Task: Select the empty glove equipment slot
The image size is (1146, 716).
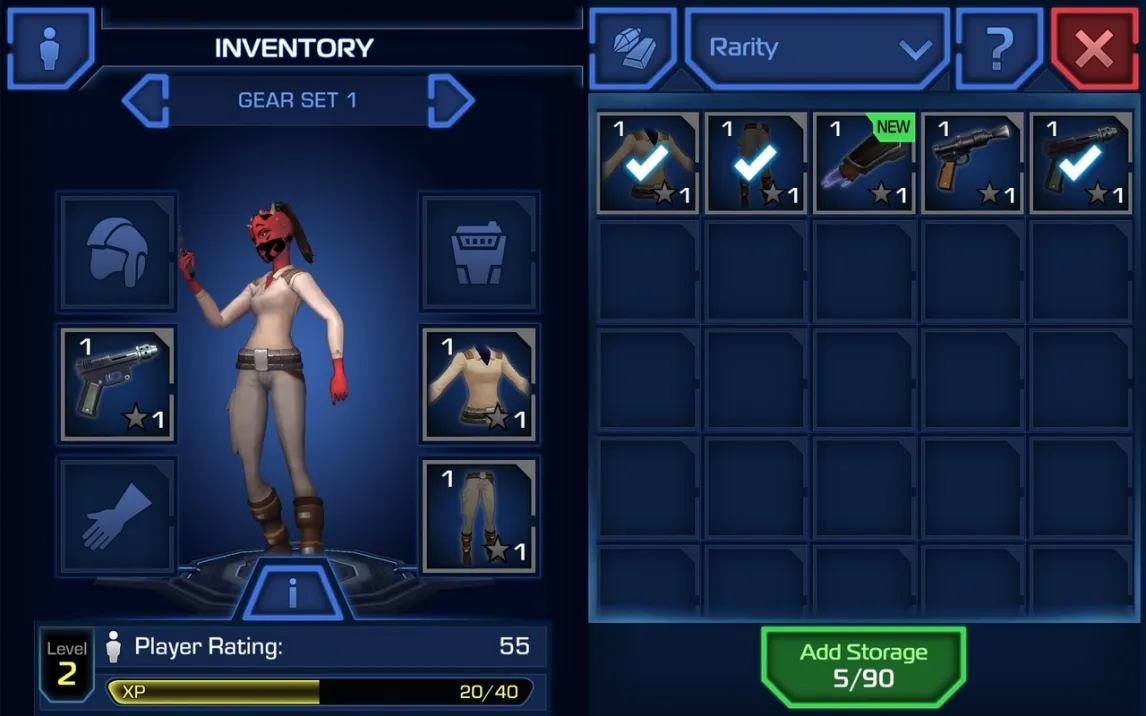Action: point(118,516)
